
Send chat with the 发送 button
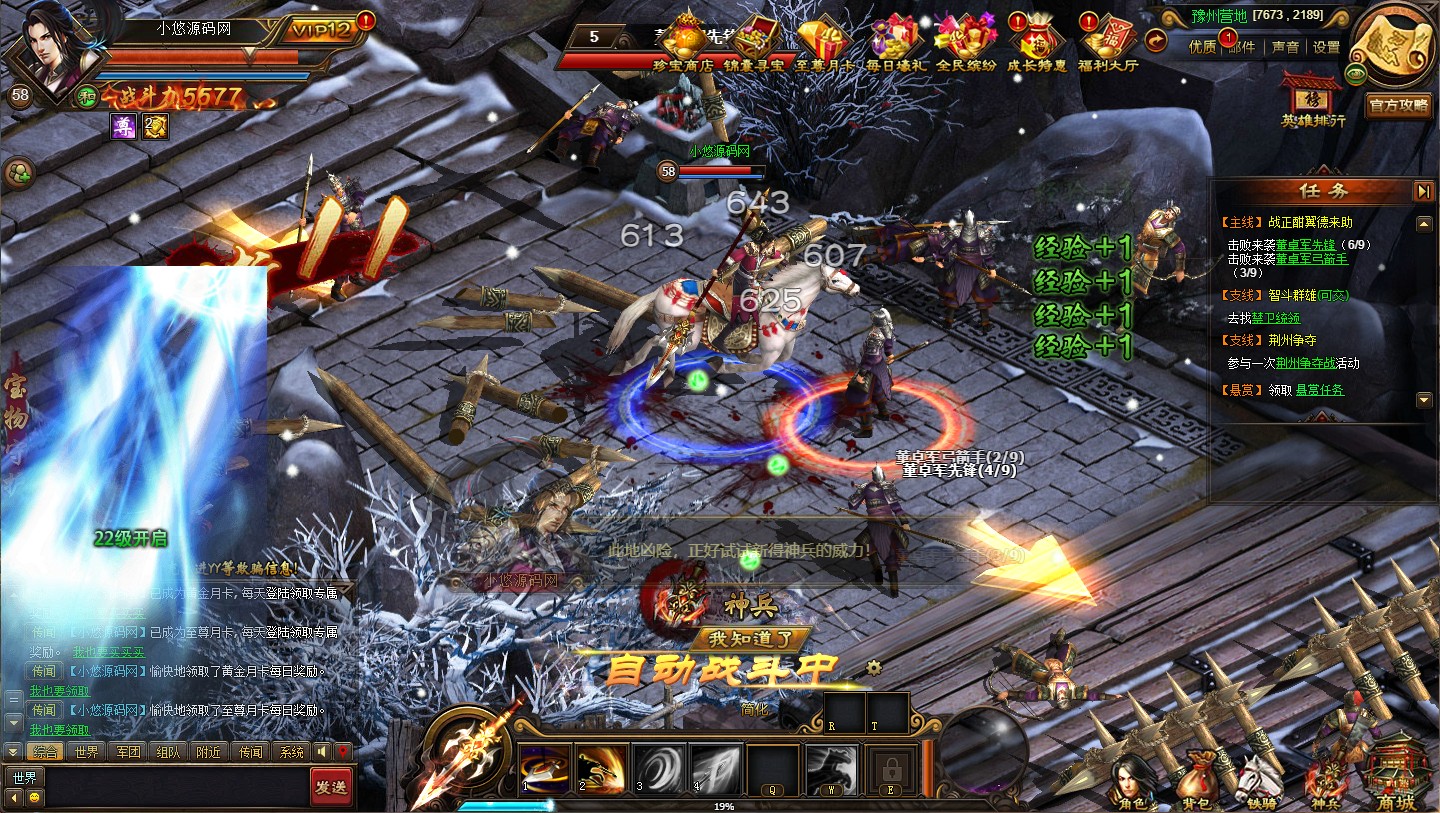point(330,787)
